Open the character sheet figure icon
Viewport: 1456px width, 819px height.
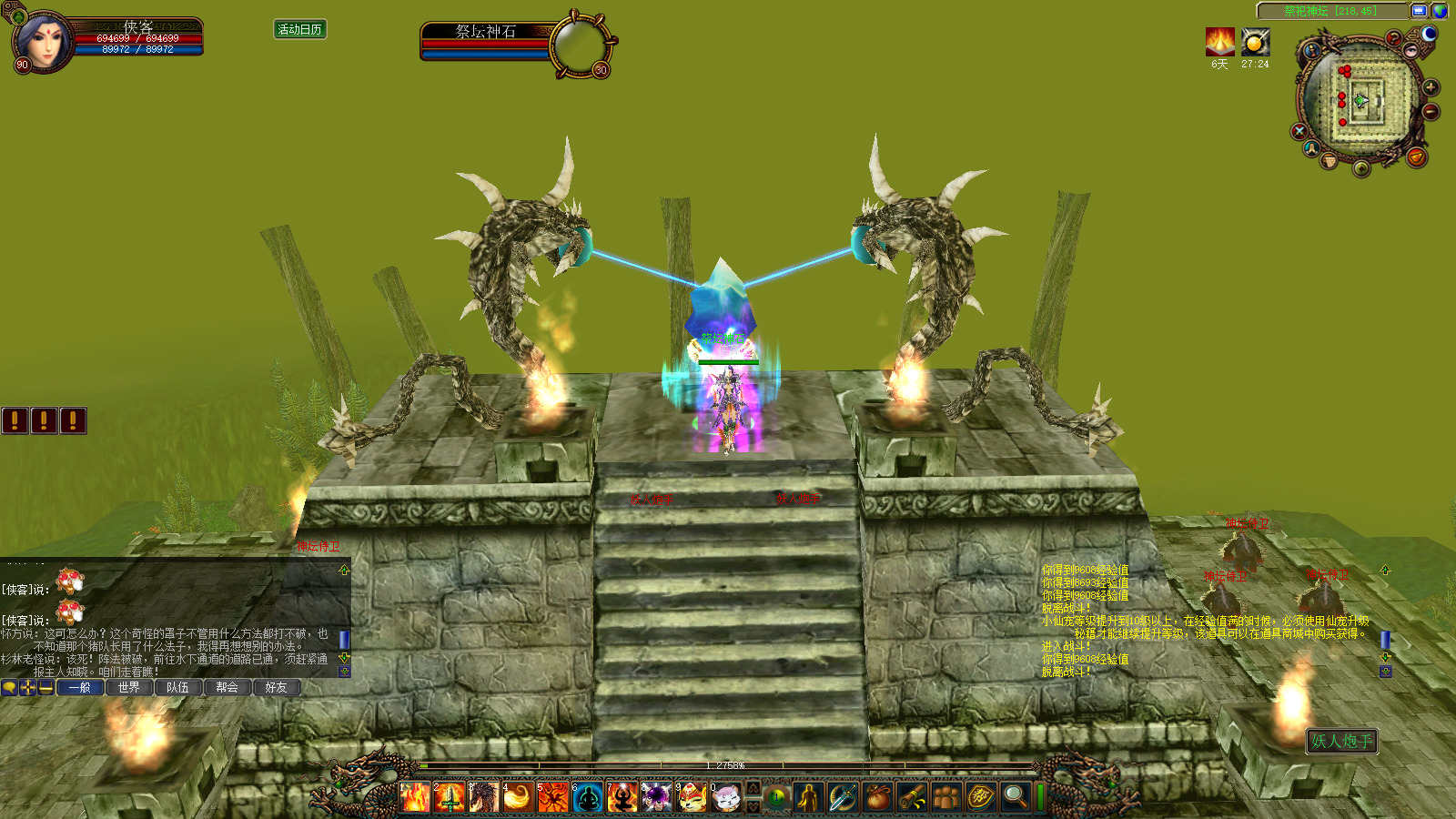tap(808, 797)
